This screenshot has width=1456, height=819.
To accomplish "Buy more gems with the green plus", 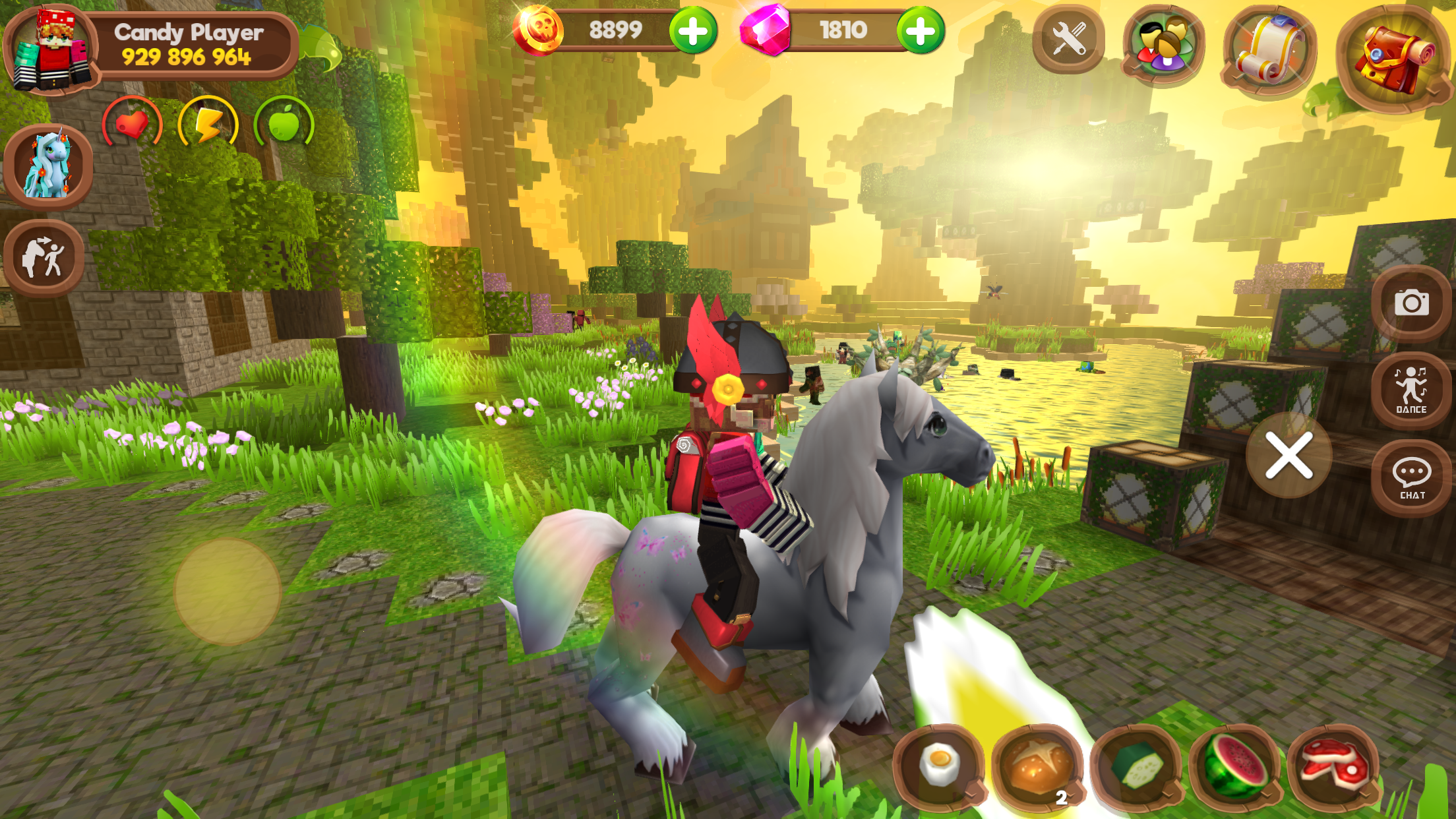I will (x=922, y=30).
